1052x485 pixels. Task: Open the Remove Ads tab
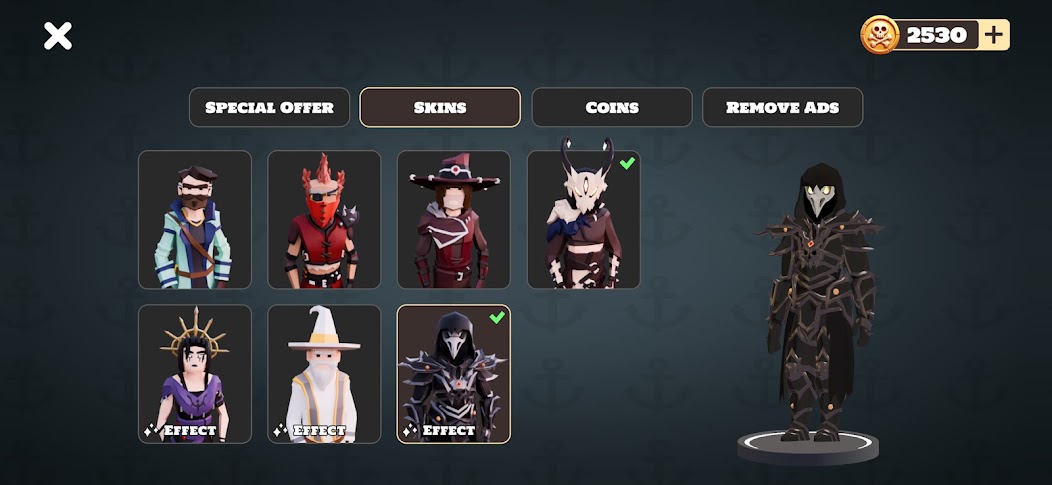pos(782,108)
